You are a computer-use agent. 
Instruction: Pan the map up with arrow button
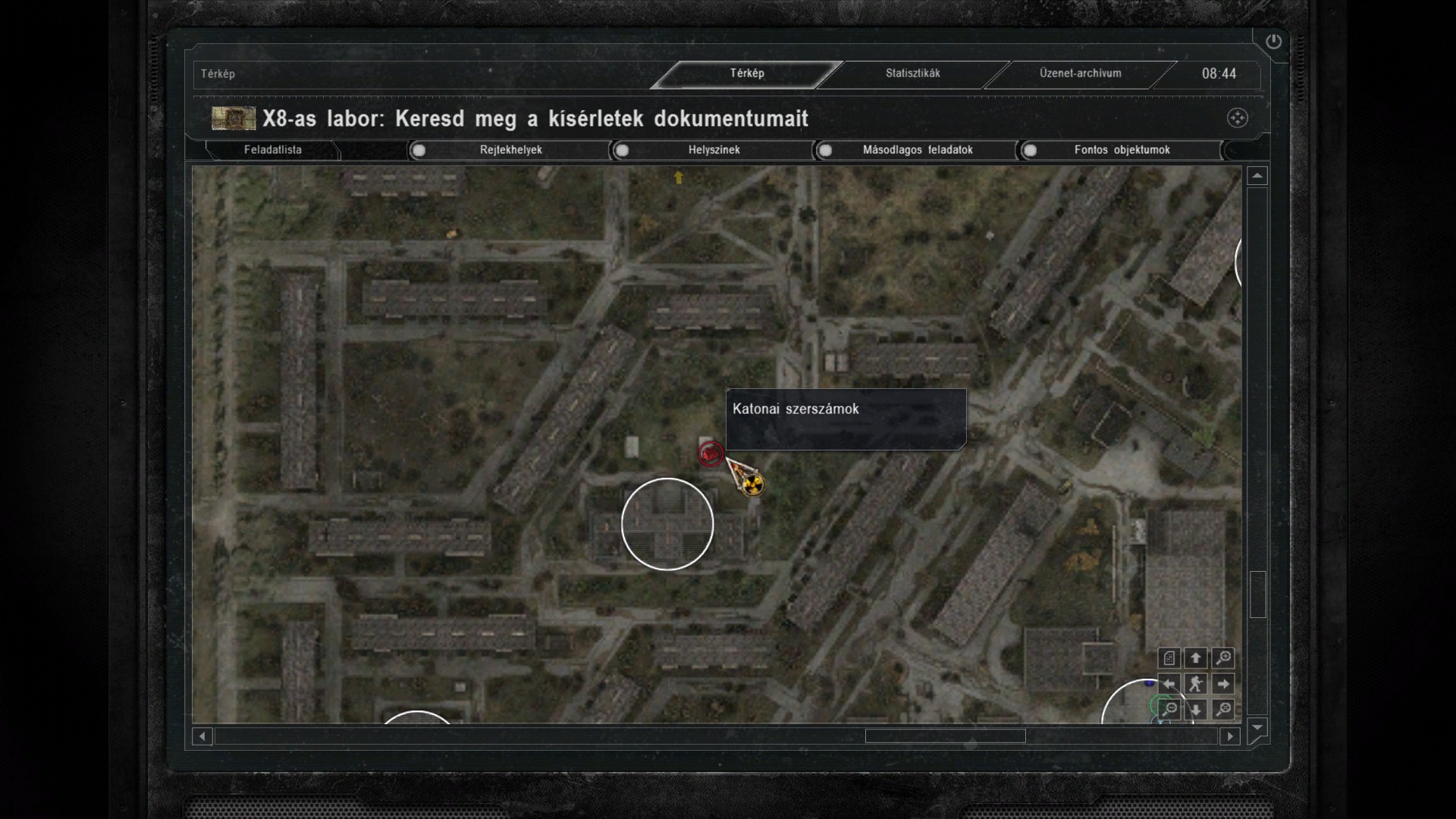click(1196, 658)
